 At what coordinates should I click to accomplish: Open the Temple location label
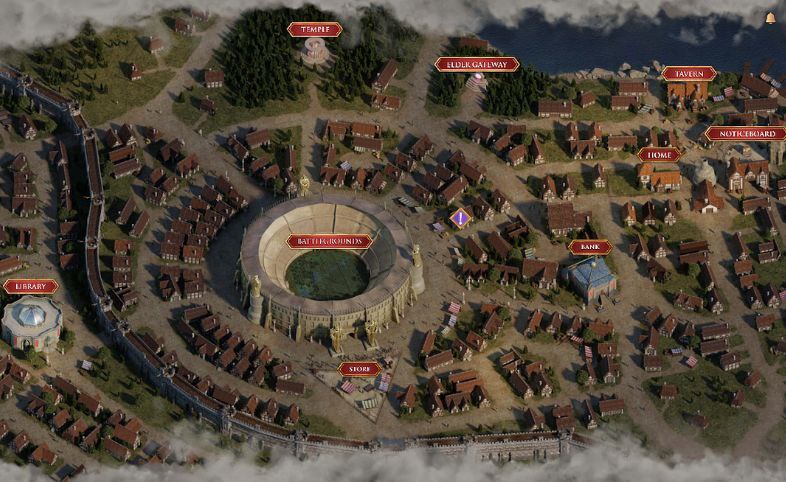click(314, 30)
